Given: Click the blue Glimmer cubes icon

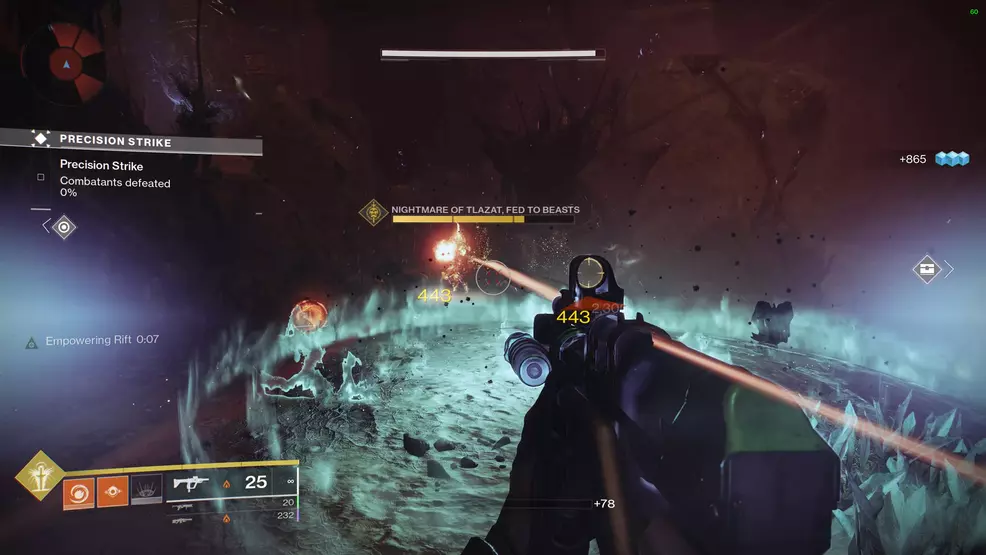Looking at the screenshot, I should pos(953,159).
